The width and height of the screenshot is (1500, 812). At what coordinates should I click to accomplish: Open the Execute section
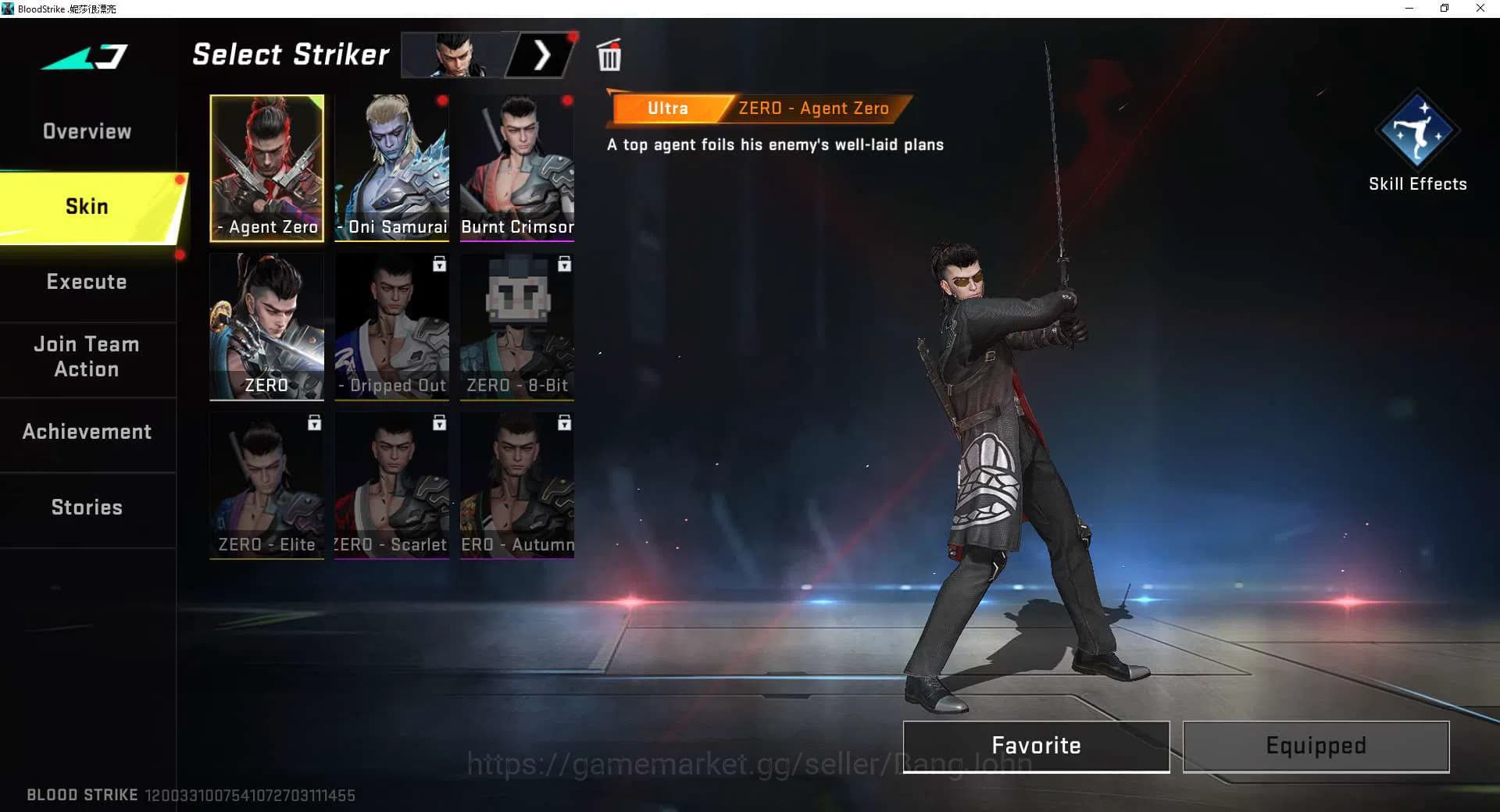pos(87,282)
